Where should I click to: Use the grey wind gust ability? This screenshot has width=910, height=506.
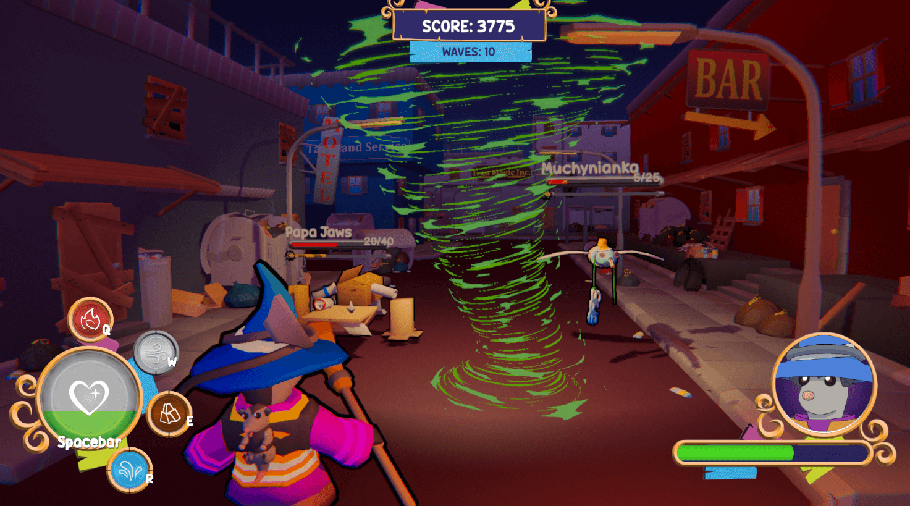pyautogui.click(x=155, y=352)
